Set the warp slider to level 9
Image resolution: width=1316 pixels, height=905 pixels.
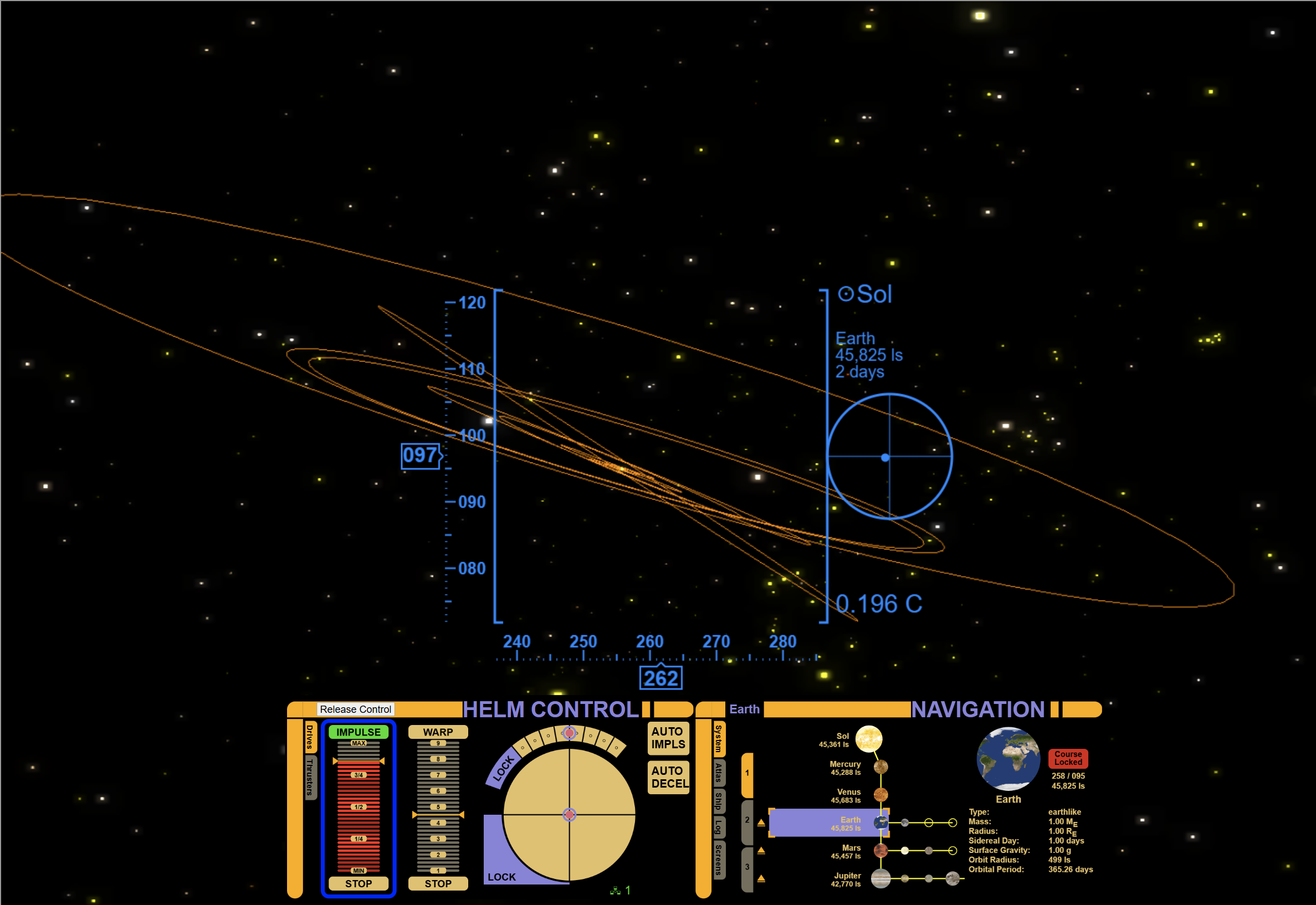[438, 743]
